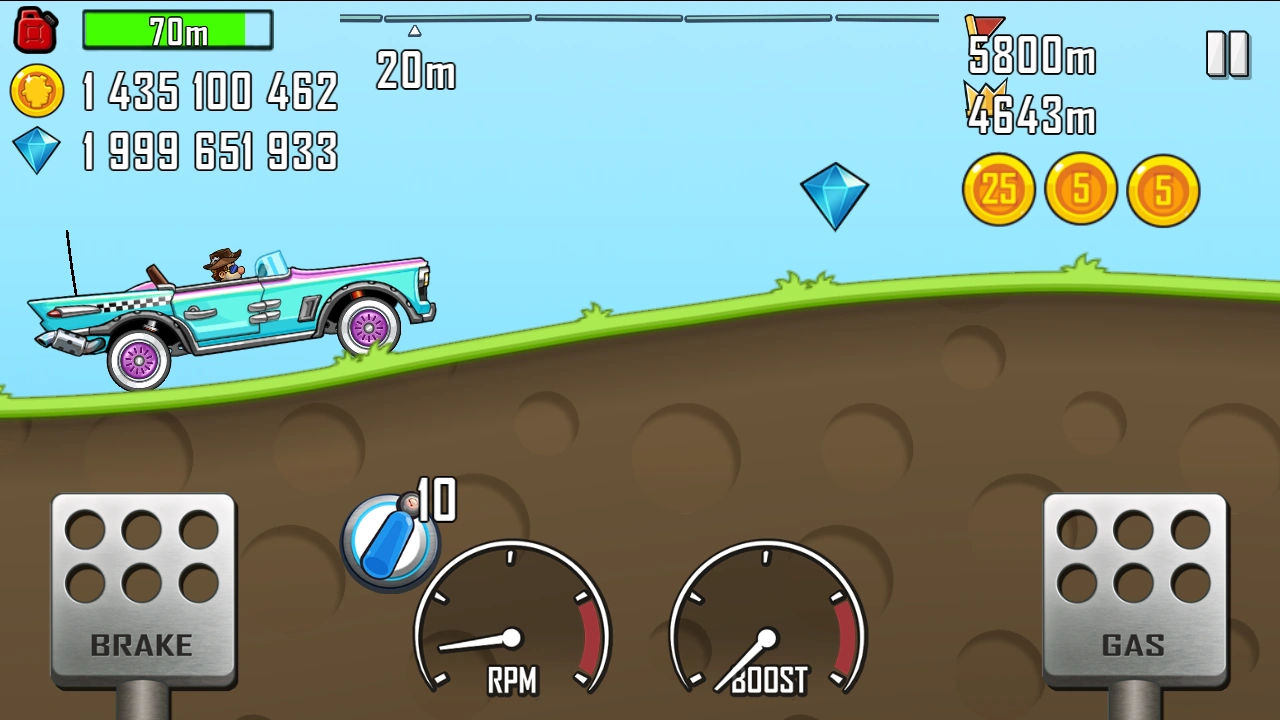Image resolution: width=1280 pixels, height=720 pixels.
Task: Click the 20m progress marker arrow
Action: [x=413, y=30]
